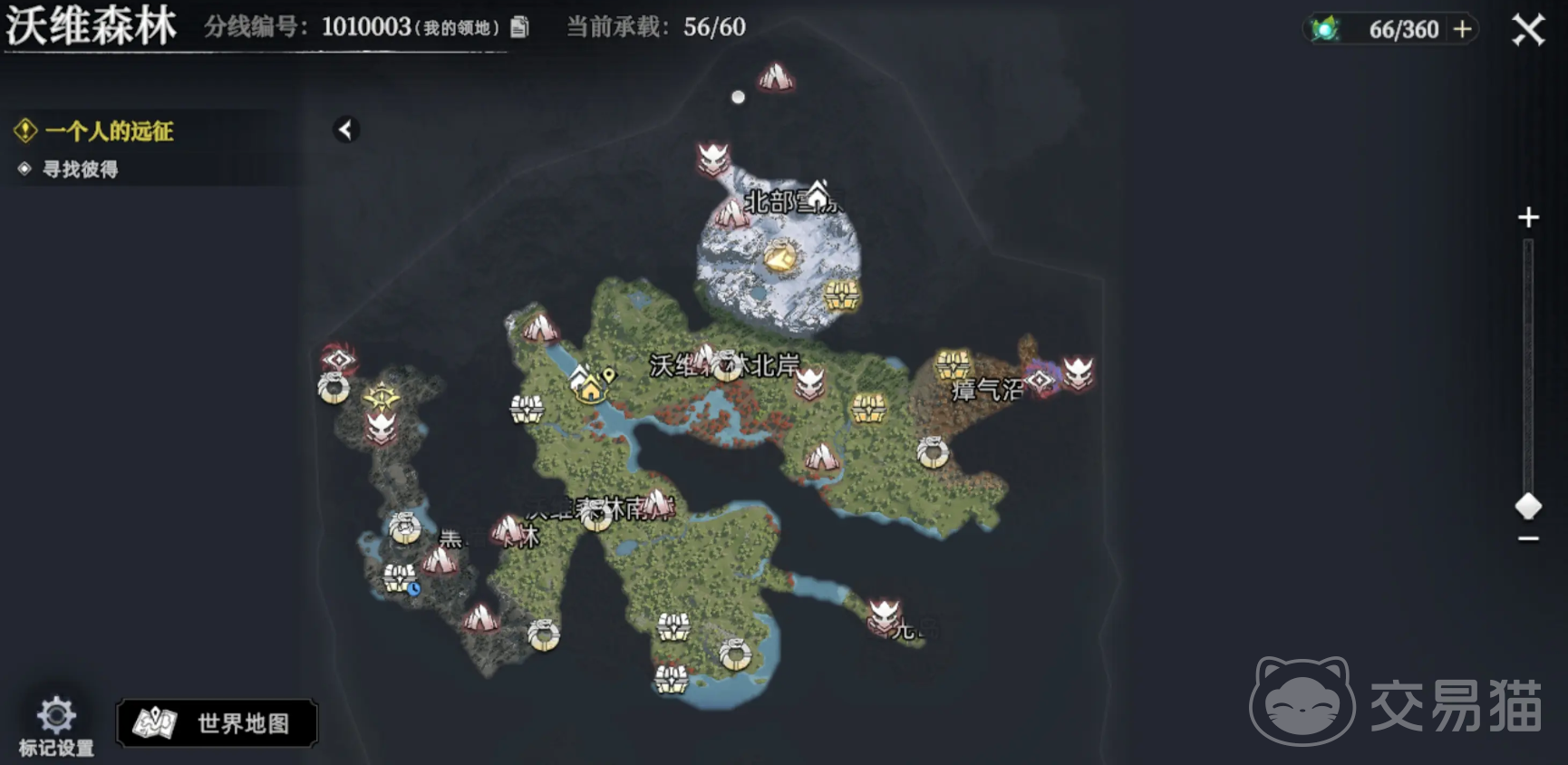Click the map icon on the 世界地图 button
This screenshot has width=1568, height=765.
(x=155, y=722)
